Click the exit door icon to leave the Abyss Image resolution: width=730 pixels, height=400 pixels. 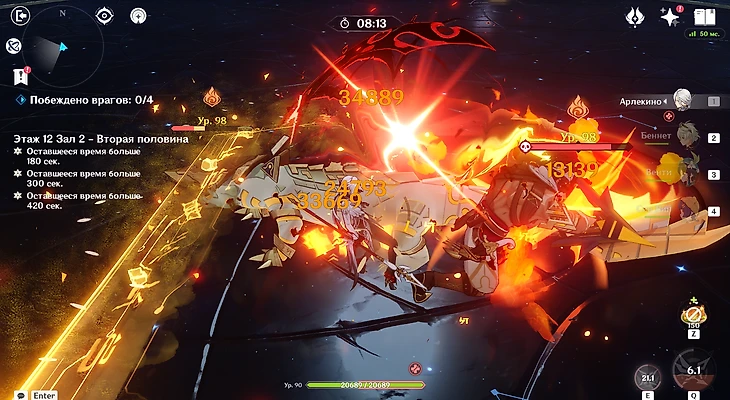pyautogui.click(x=14, y=15)
